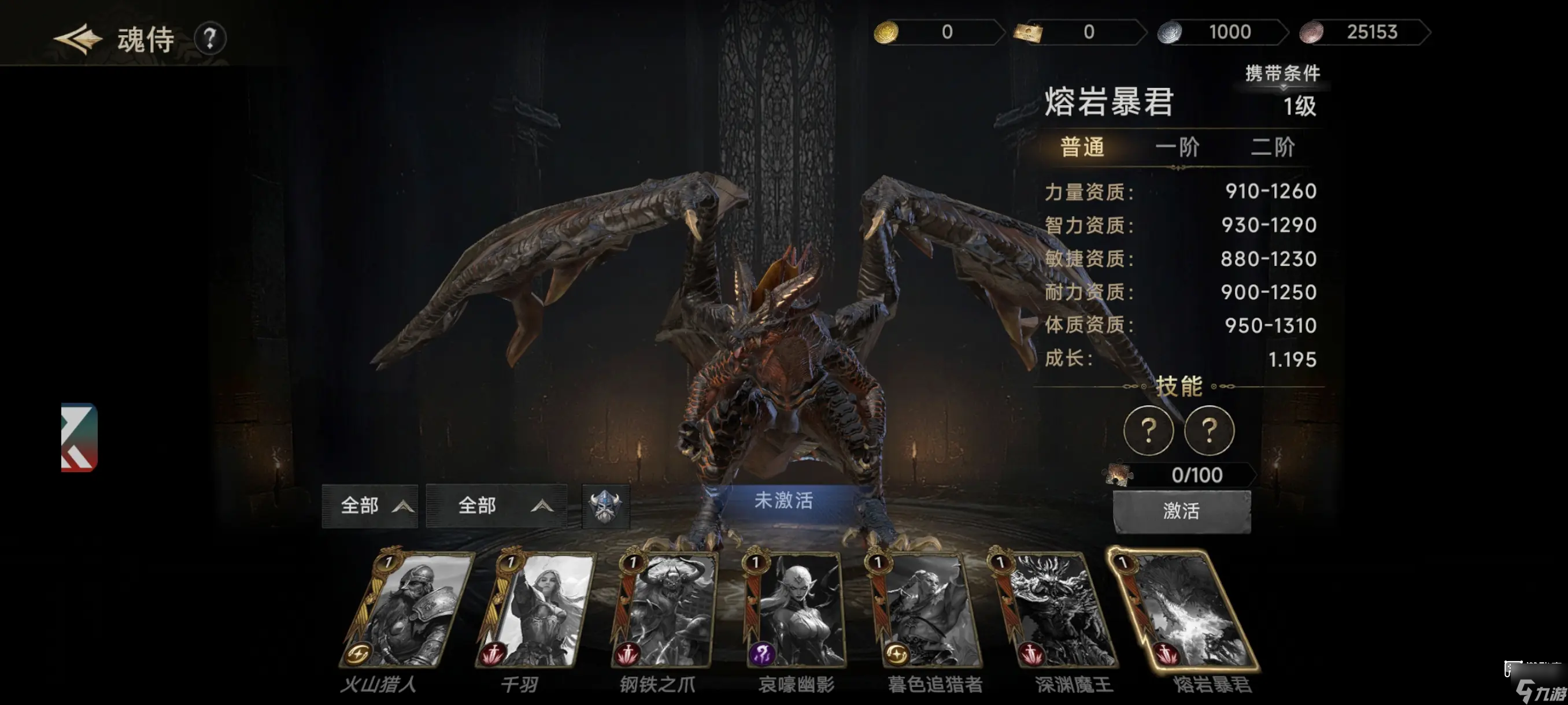Open the horned helmet filter icon
The image size is (1568, 705).
tap(605, 506)
